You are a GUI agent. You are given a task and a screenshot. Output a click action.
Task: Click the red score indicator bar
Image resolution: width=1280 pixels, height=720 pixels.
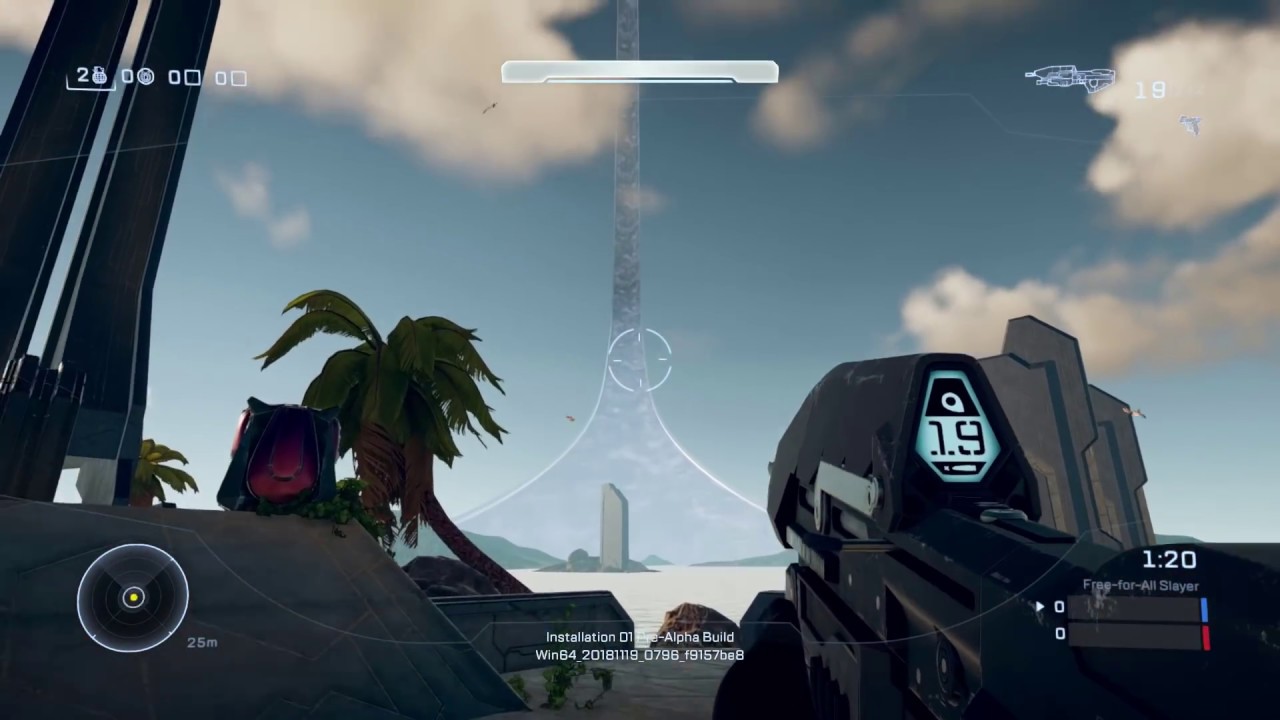1205,635
